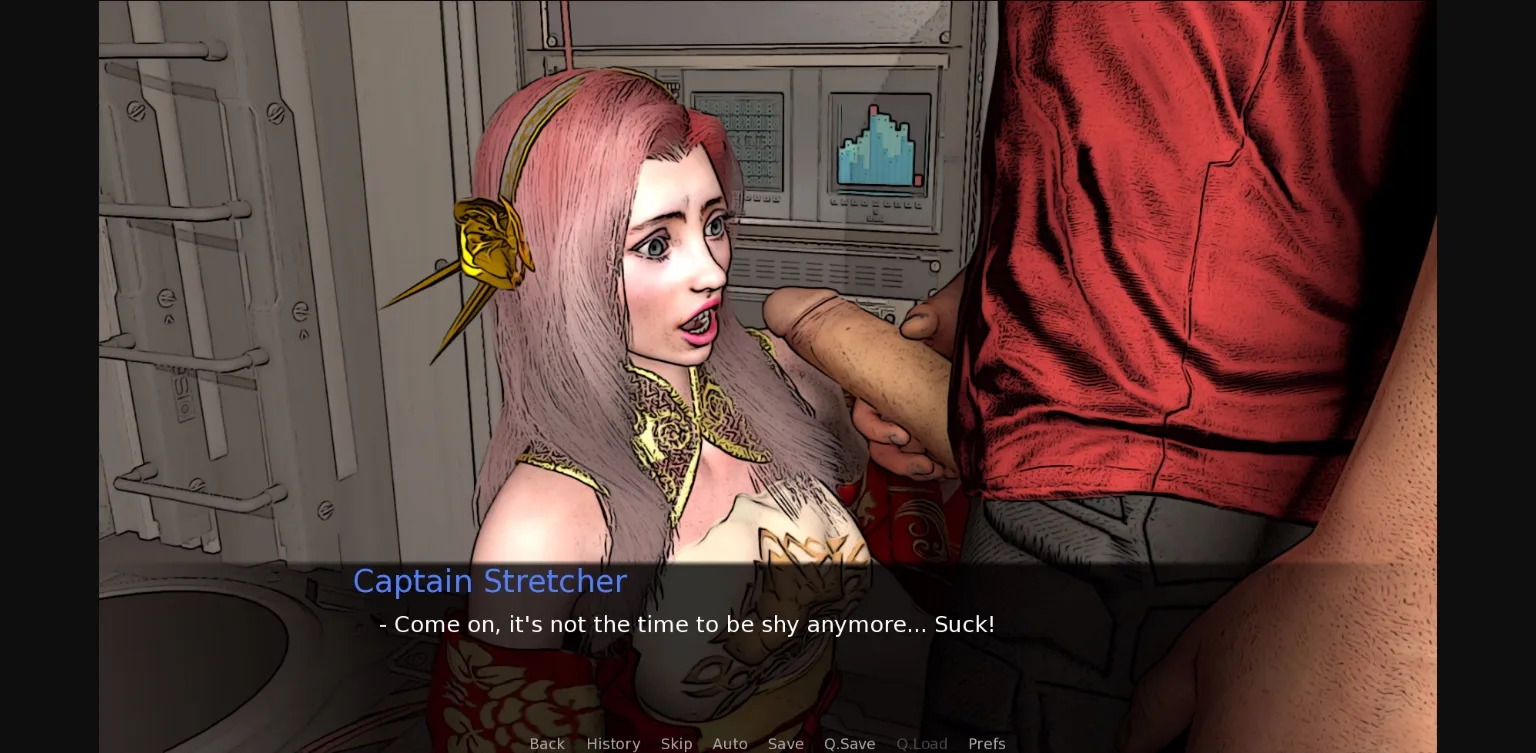Perform a quick save with Q.Save

[849, 744]
